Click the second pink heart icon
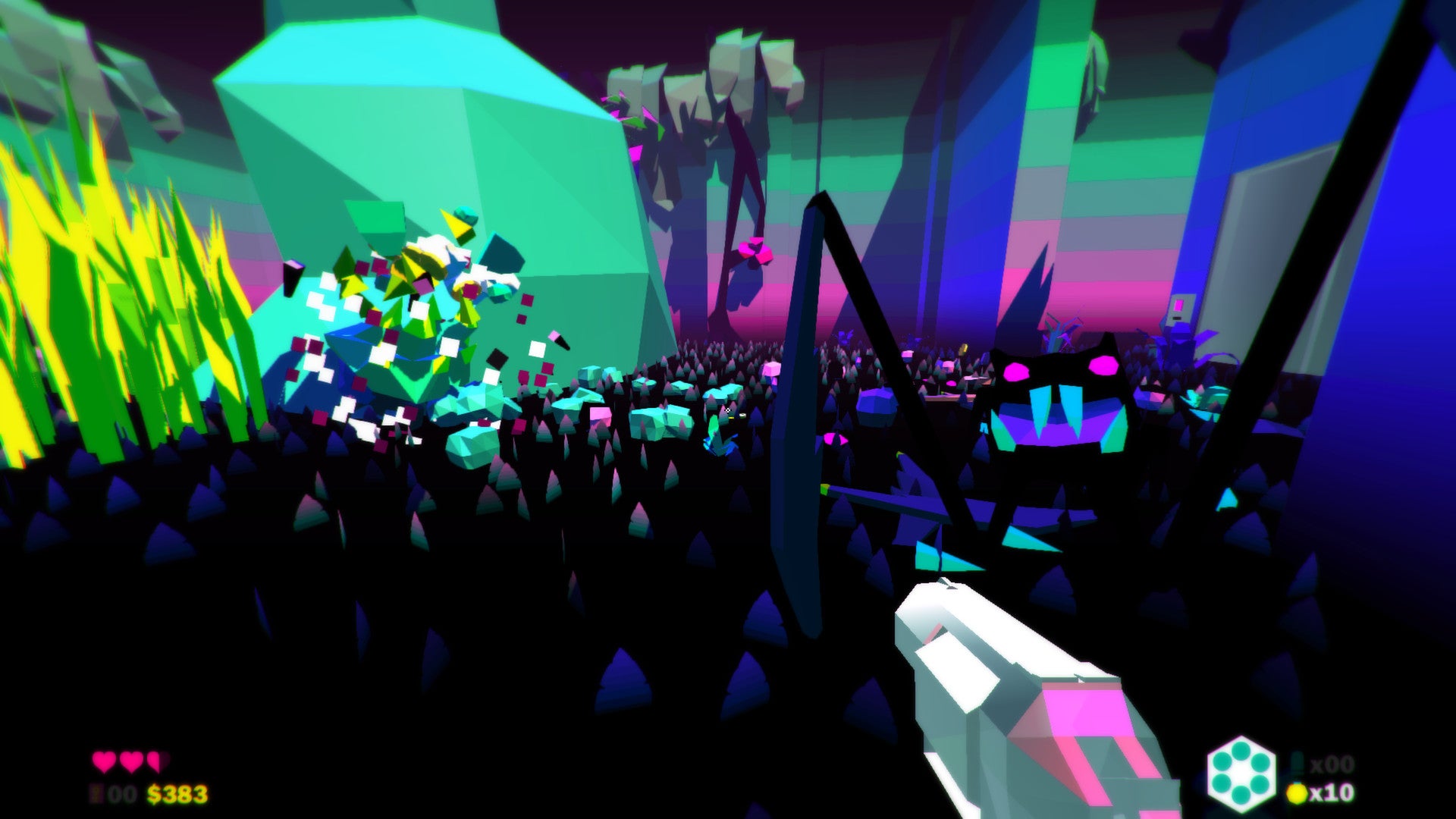The width and height of the screenshot is (1456, 819). 132,761
